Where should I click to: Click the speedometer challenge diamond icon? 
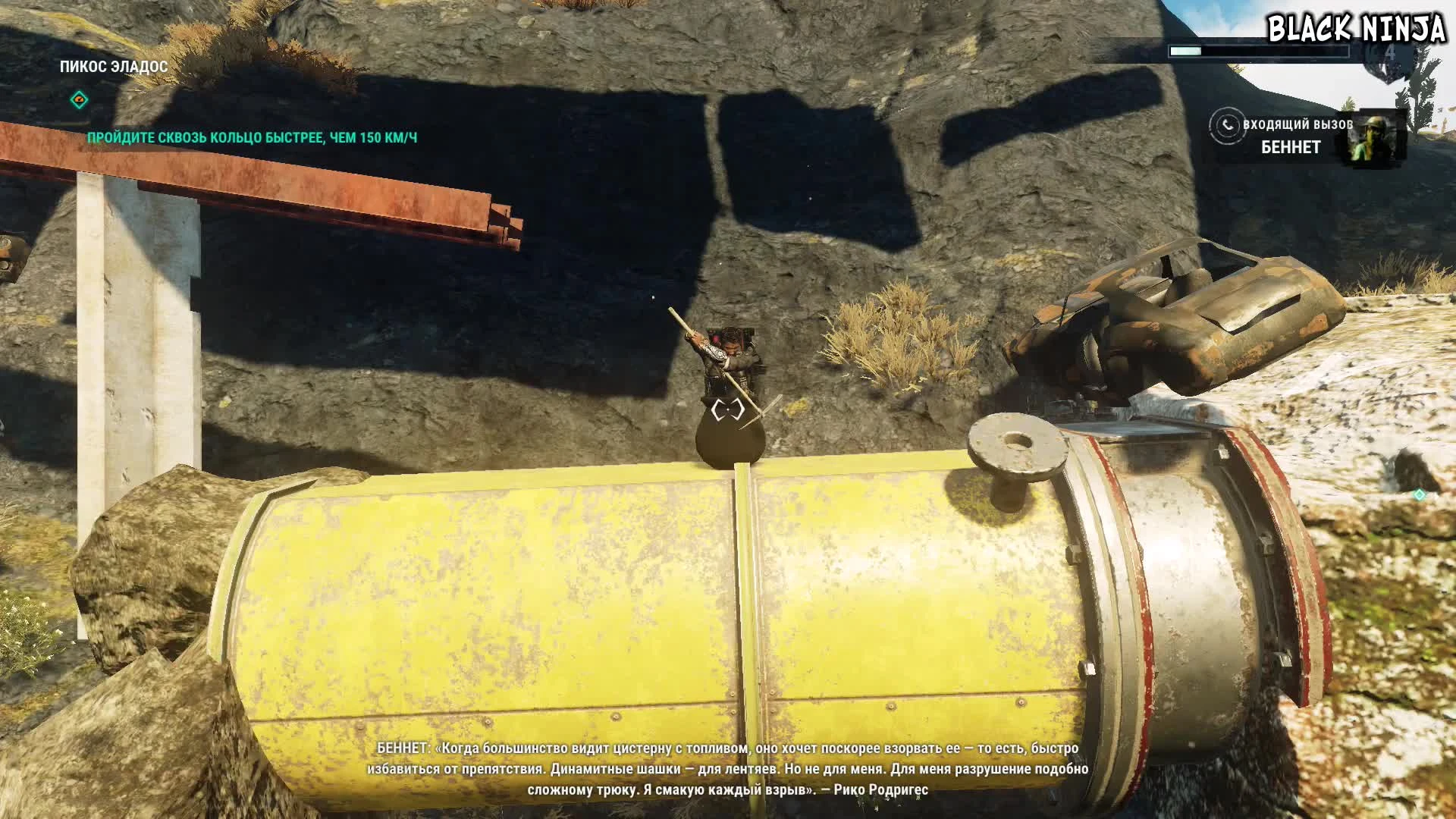79,99
